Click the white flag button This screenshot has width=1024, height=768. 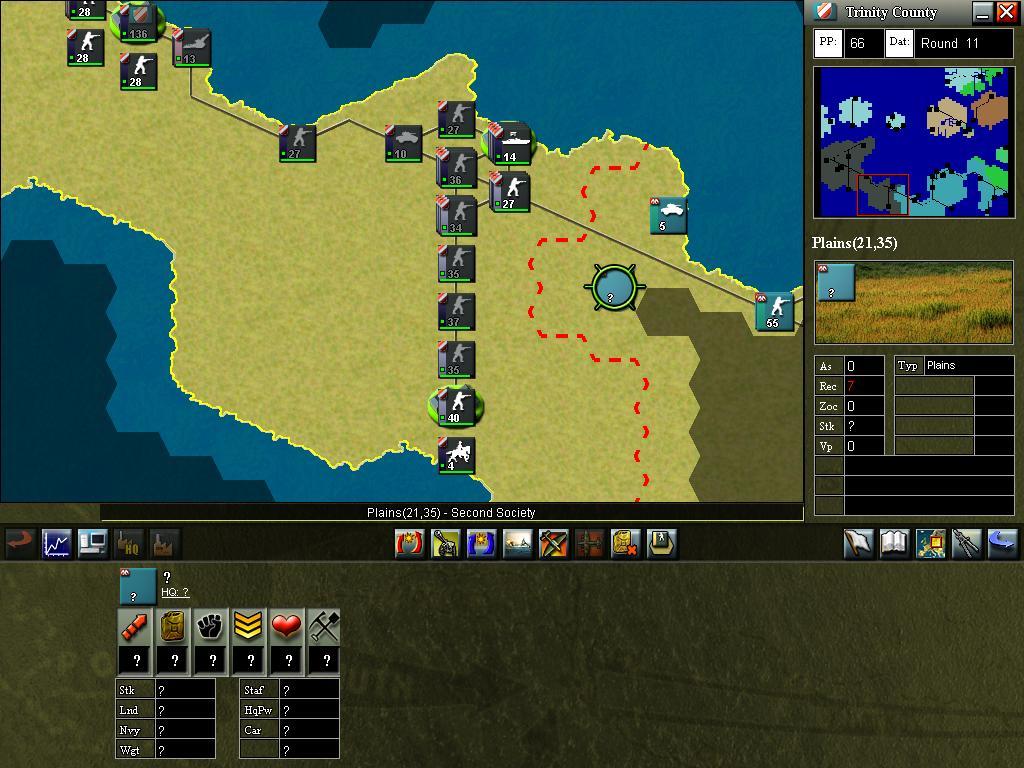point(858,543)
